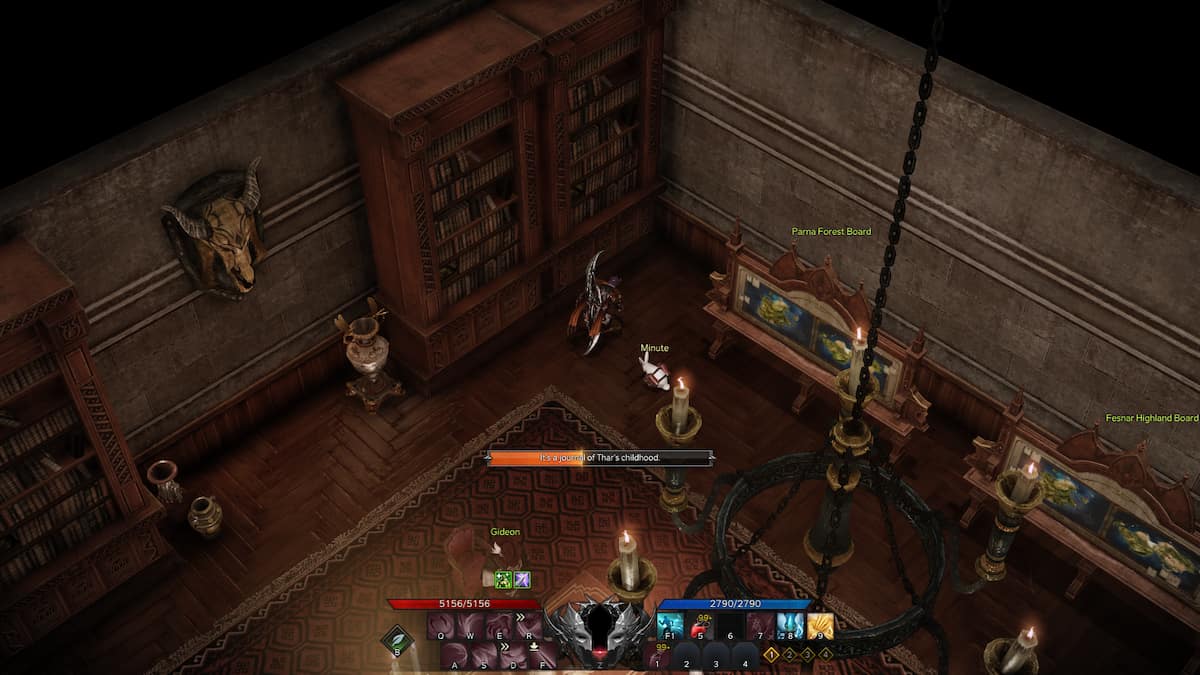Activate the blue lightning item in slot 8

point(790,626)
